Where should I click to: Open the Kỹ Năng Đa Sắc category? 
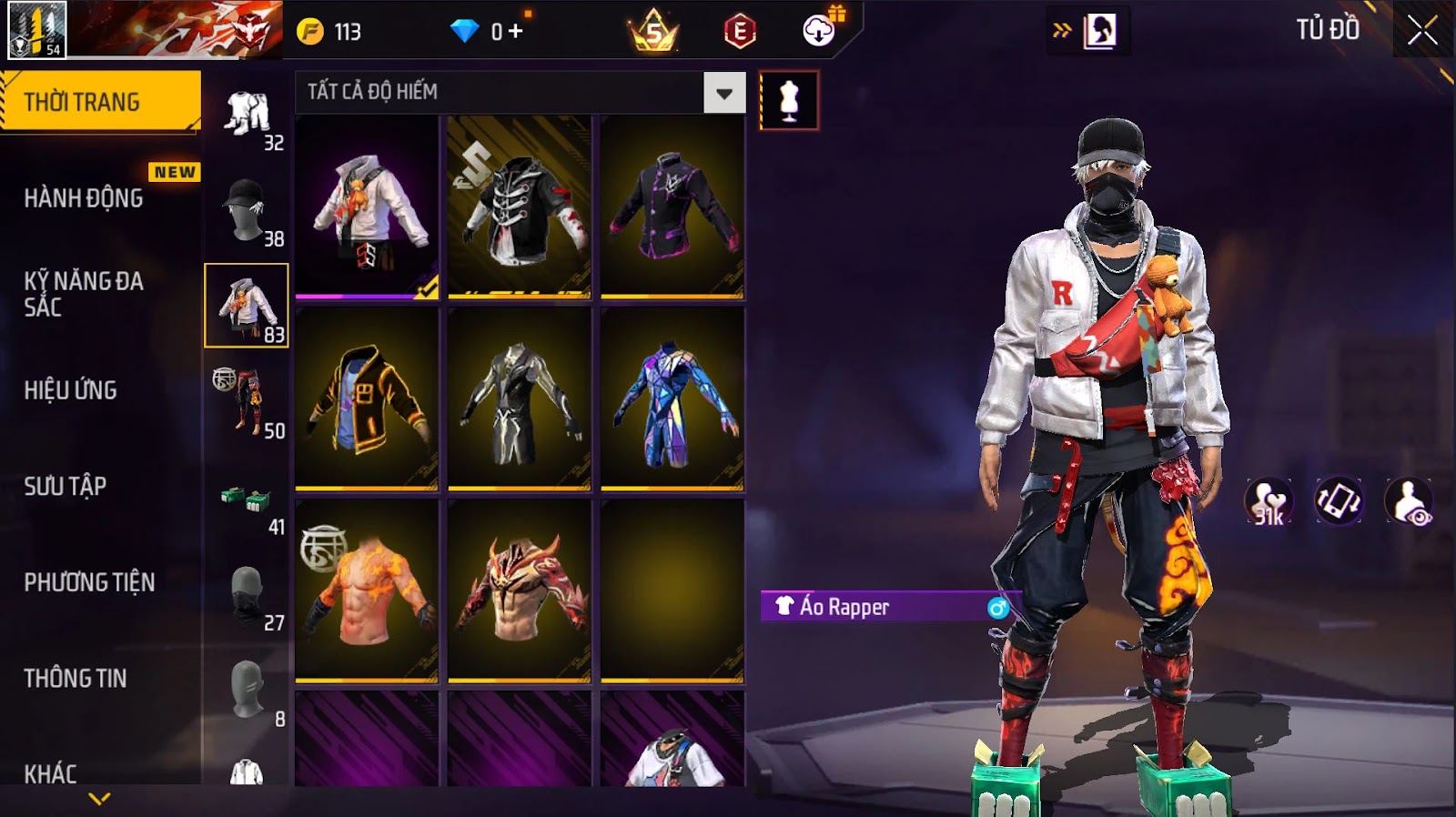click(x=84, y=294)
